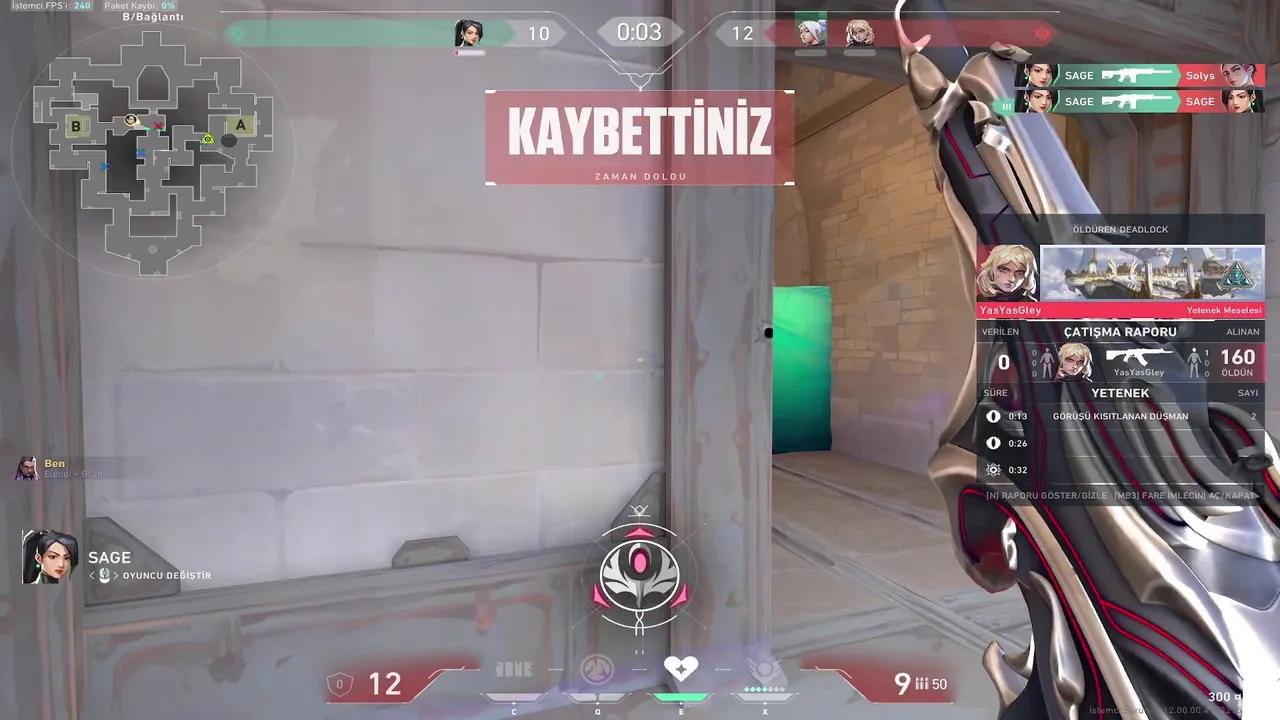Expand the YETENEK section
This screenshot has height=720, width=1280.
tap(1120, 392)
